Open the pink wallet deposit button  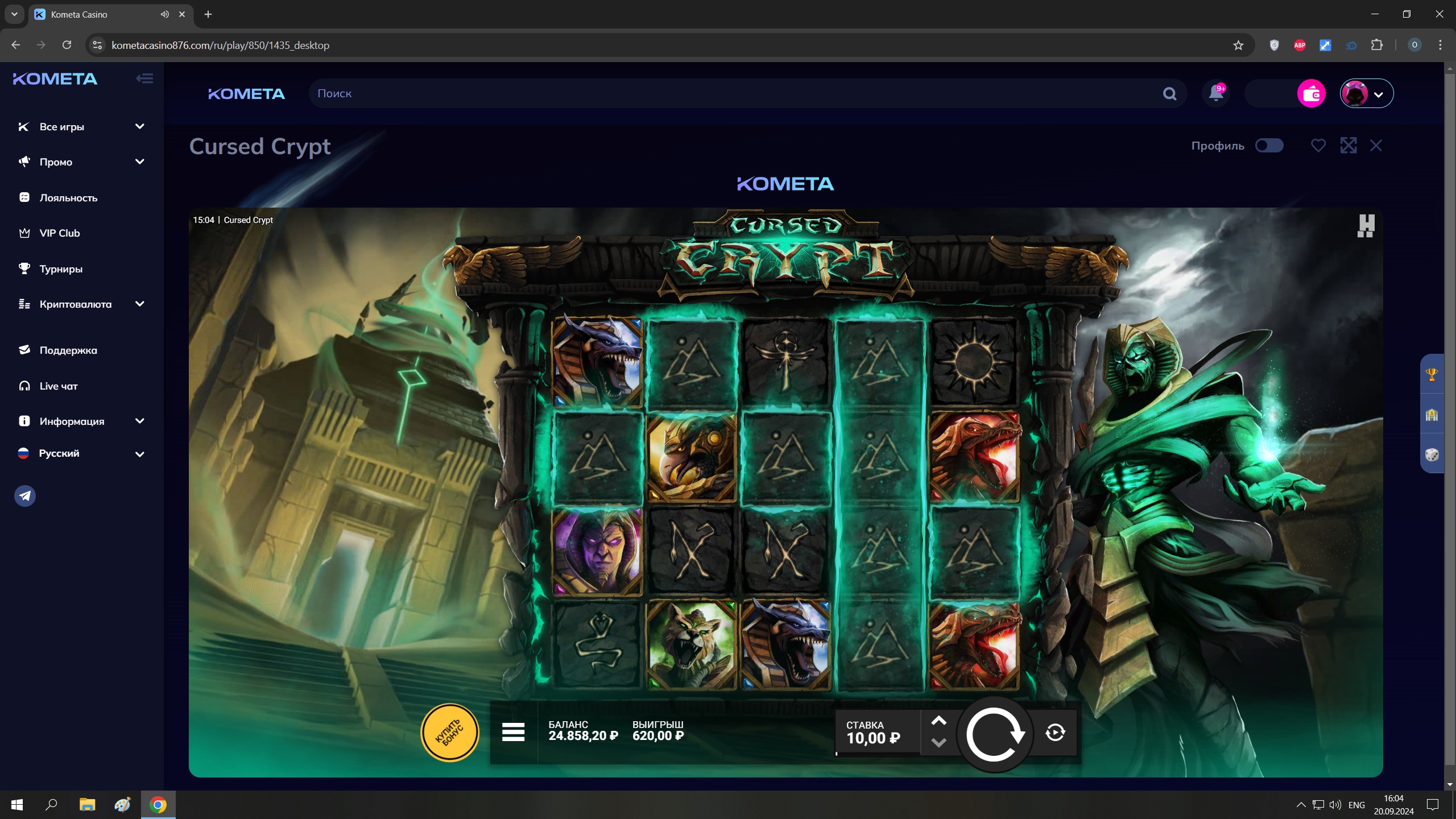point(1311,94)
